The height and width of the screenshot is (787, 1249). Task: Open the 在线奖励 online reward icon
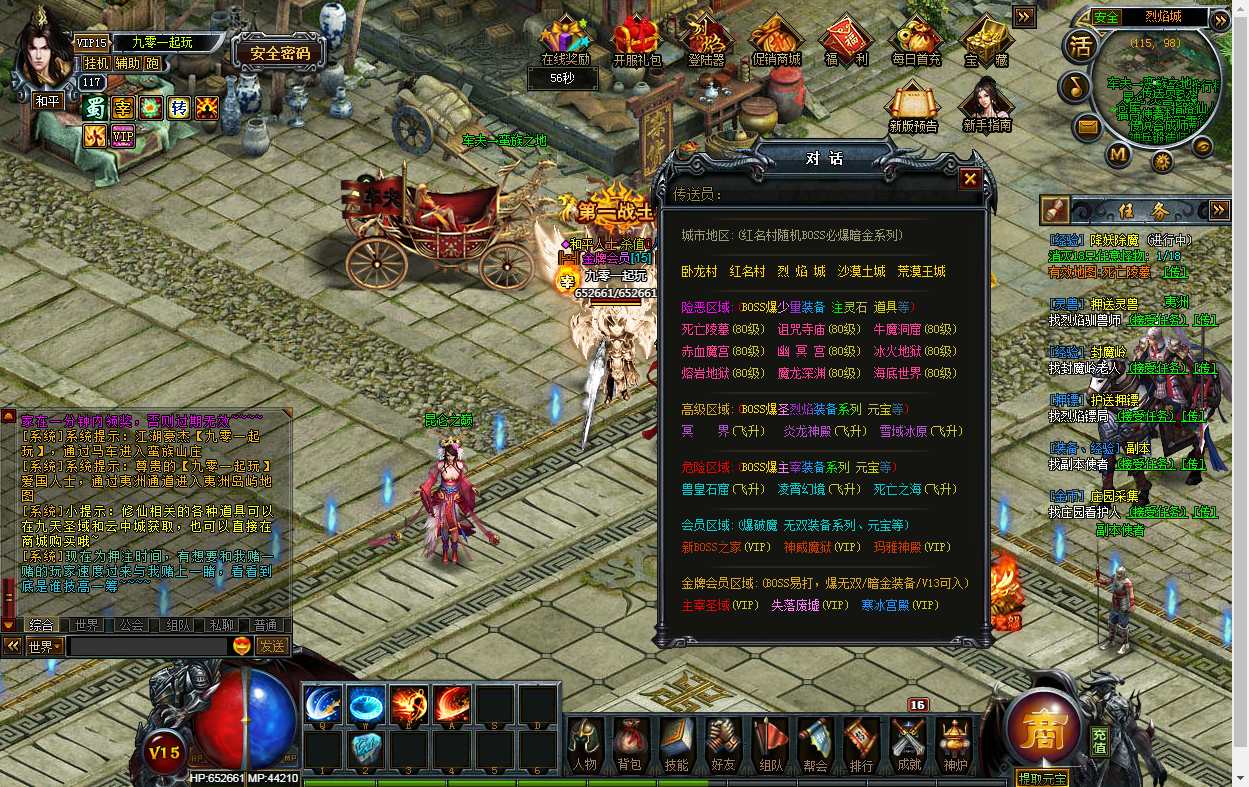coord(565,42)
